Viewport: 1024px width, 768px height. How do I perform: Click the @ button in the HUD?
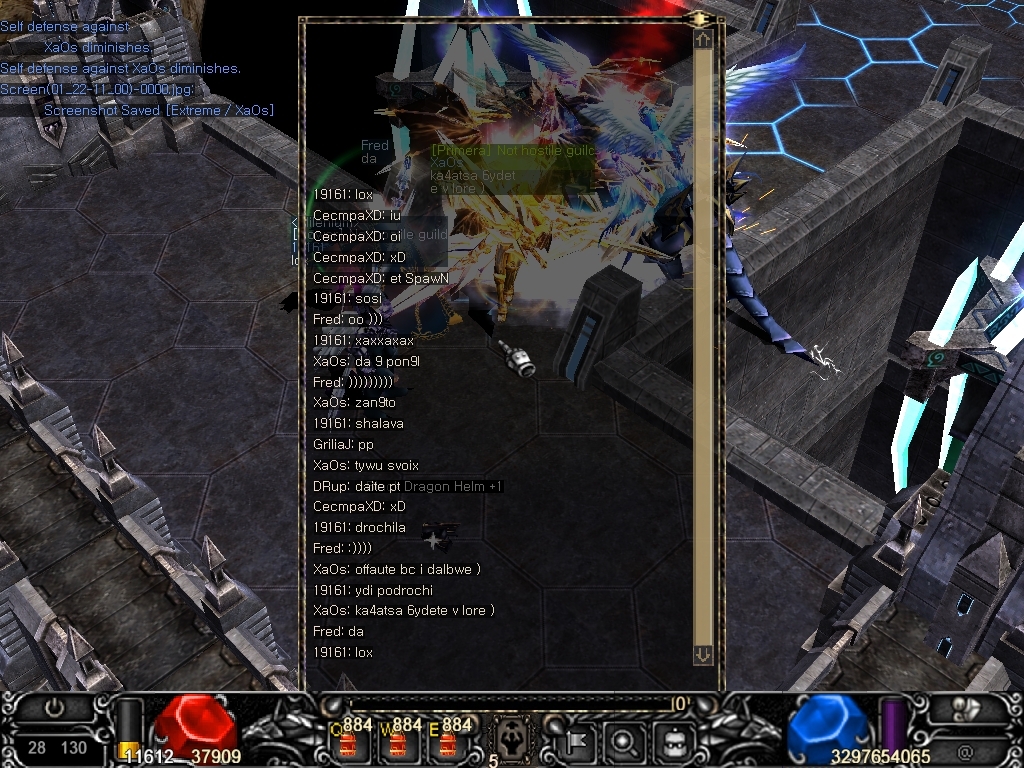coord(965,751)
